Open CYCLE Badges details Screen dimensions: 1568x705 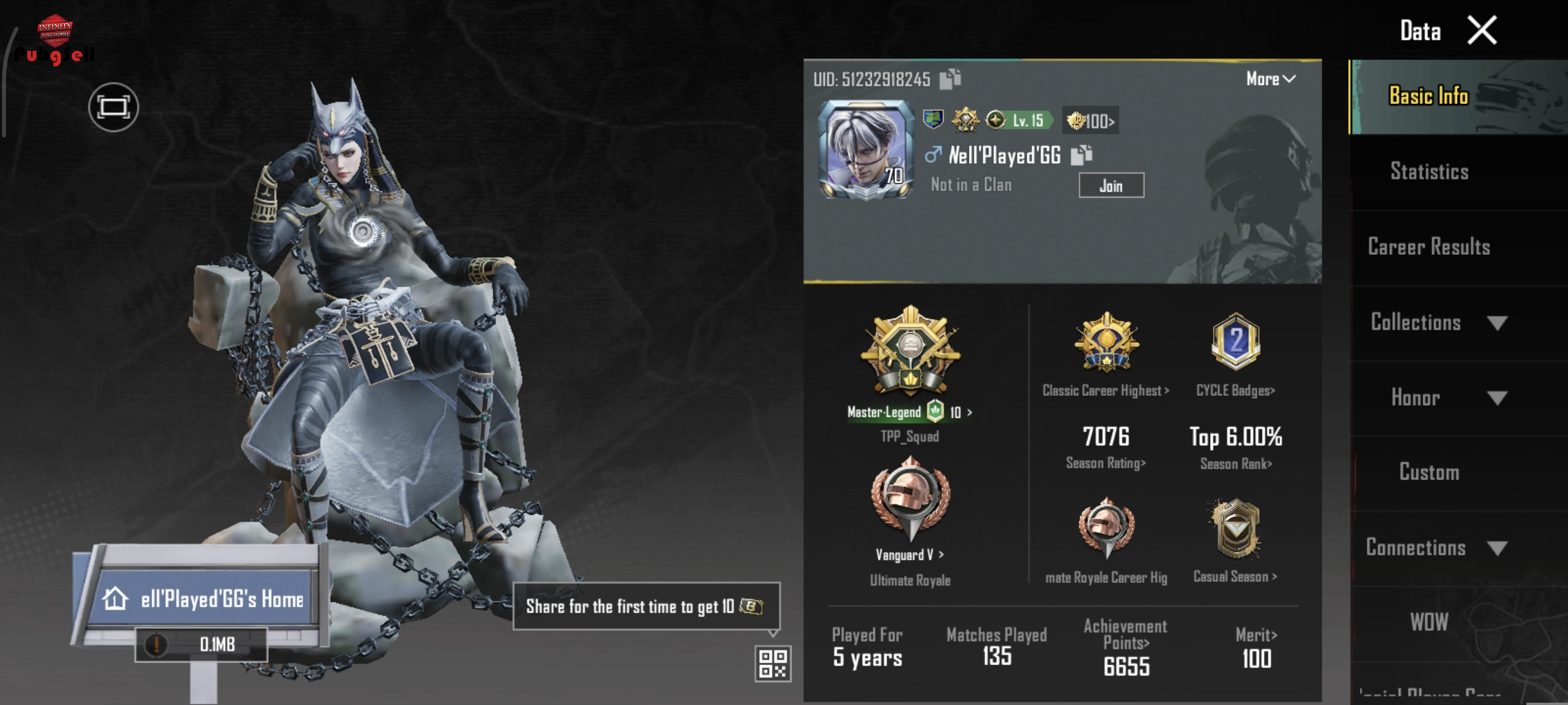pos(1235,354)
